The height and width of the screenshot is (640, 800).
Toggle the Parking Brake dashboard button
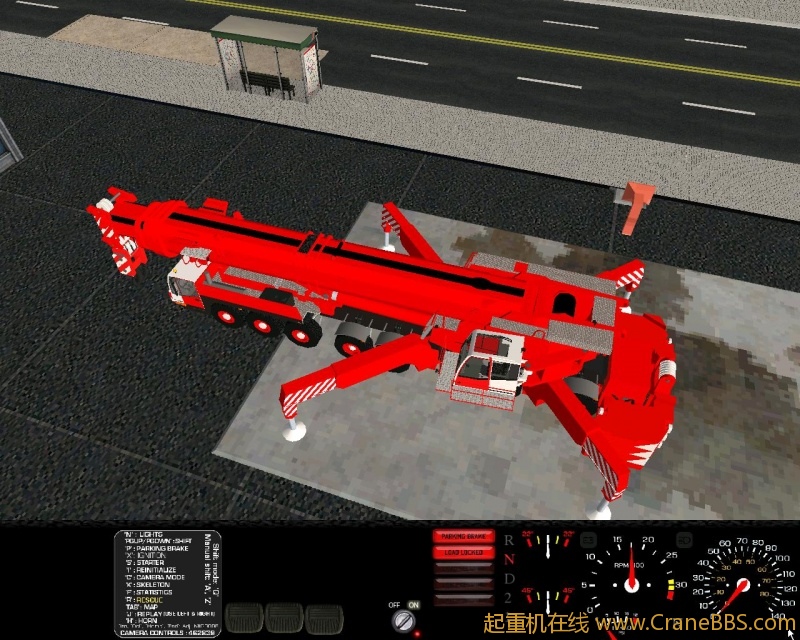(x=463, y=537)
